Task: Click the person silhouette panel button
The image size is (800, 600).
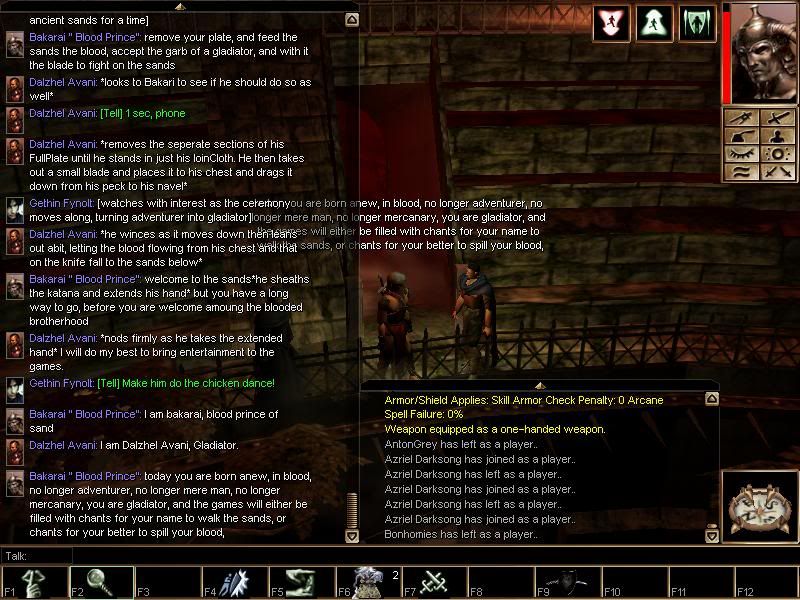Action: tap(776, 136)
